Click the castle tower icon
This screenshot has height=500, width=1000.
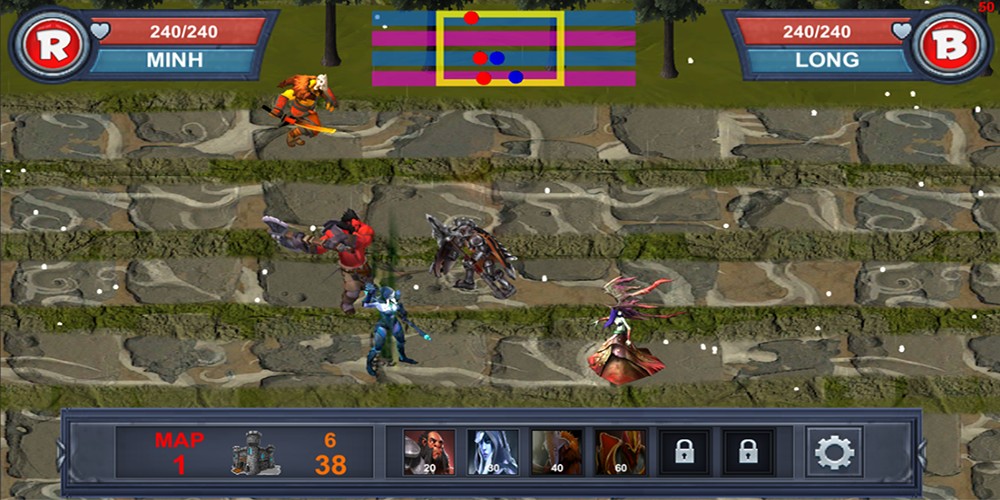(255, 453)
